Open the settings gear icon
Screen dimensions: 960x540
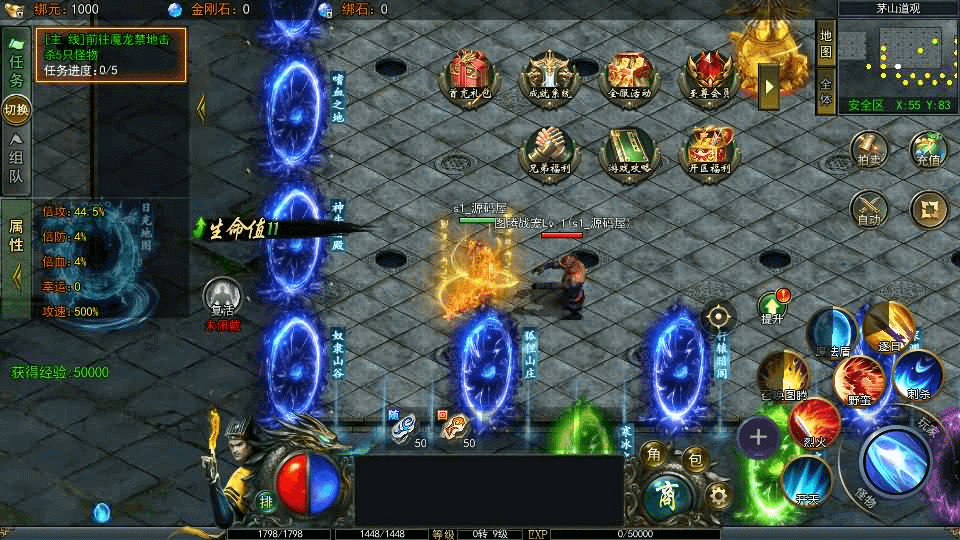717,495
